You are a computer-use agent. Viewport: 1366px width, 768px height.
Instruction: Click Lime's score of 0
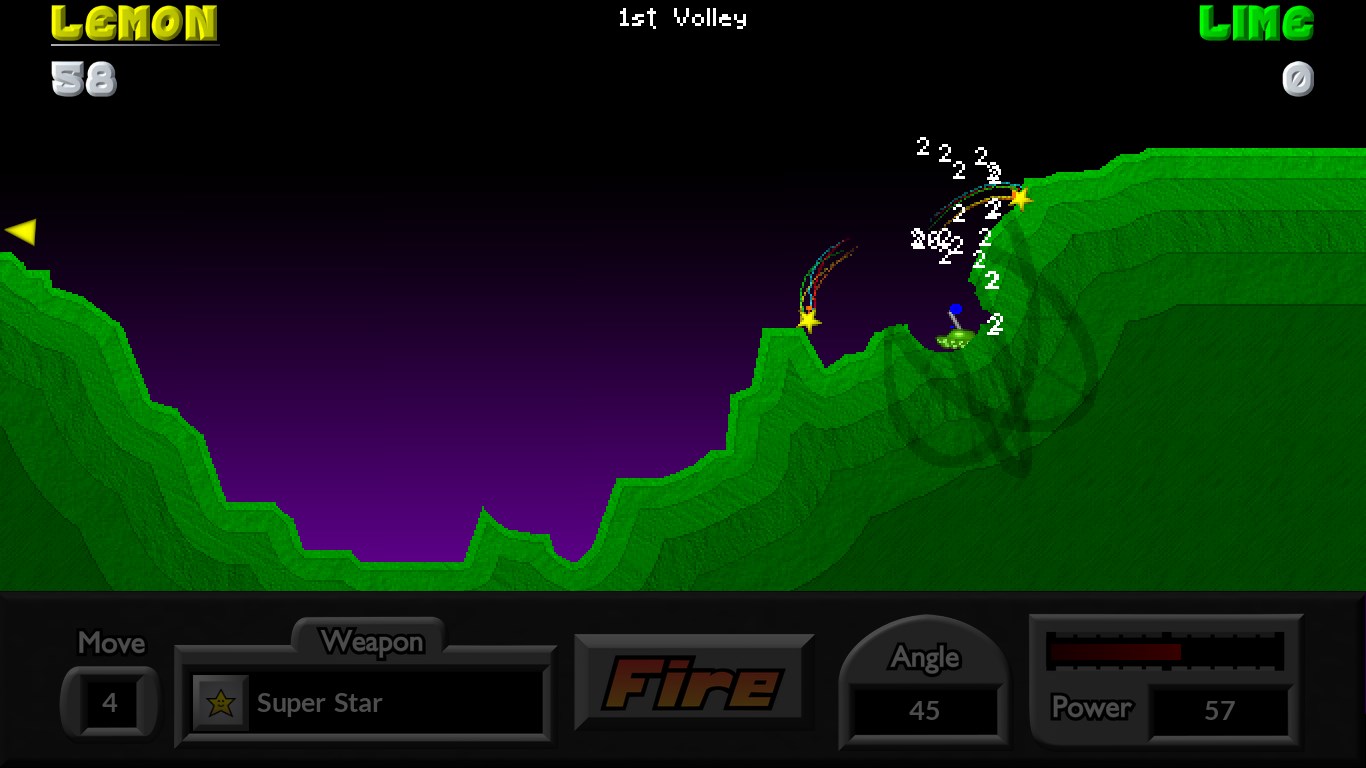coord(1297,80)
